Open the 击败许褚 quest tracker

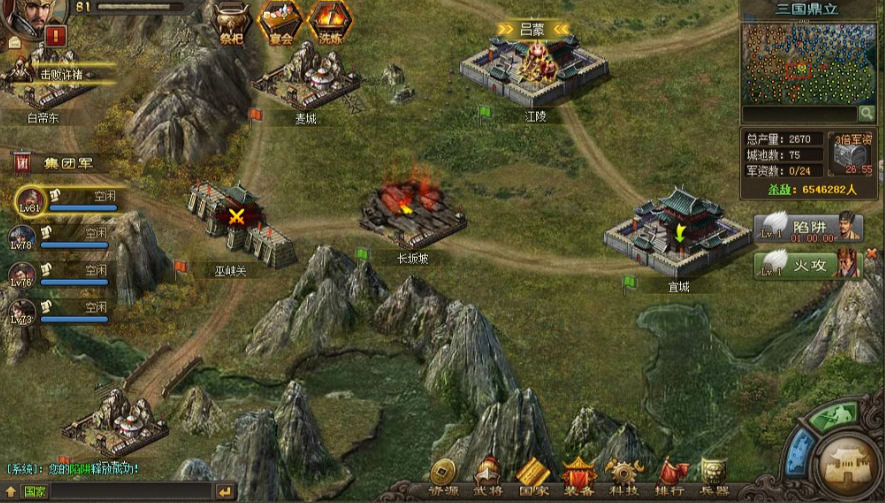coord(60,73)
